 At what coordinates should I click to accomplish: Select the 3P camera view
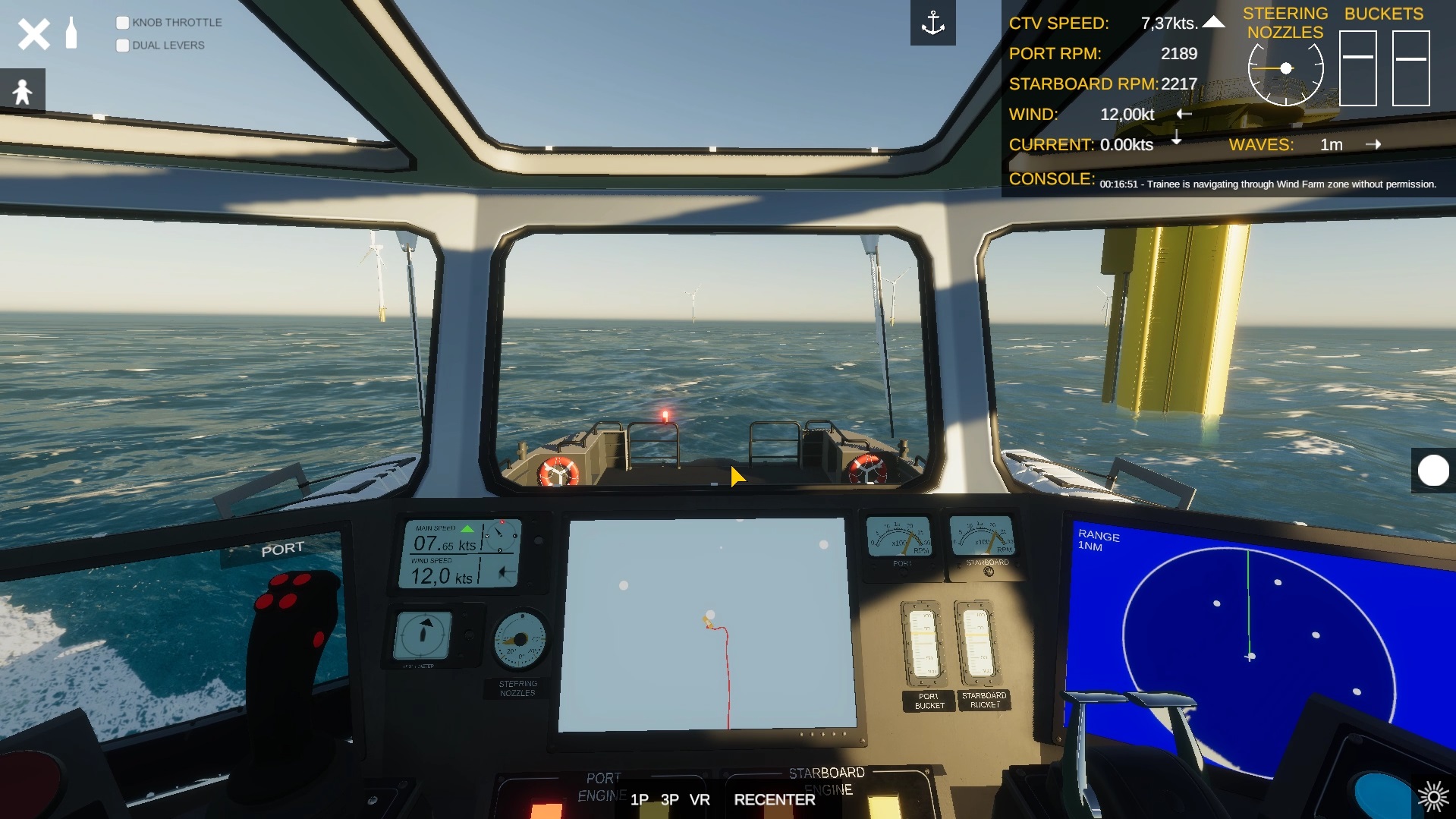click(669, 799)
